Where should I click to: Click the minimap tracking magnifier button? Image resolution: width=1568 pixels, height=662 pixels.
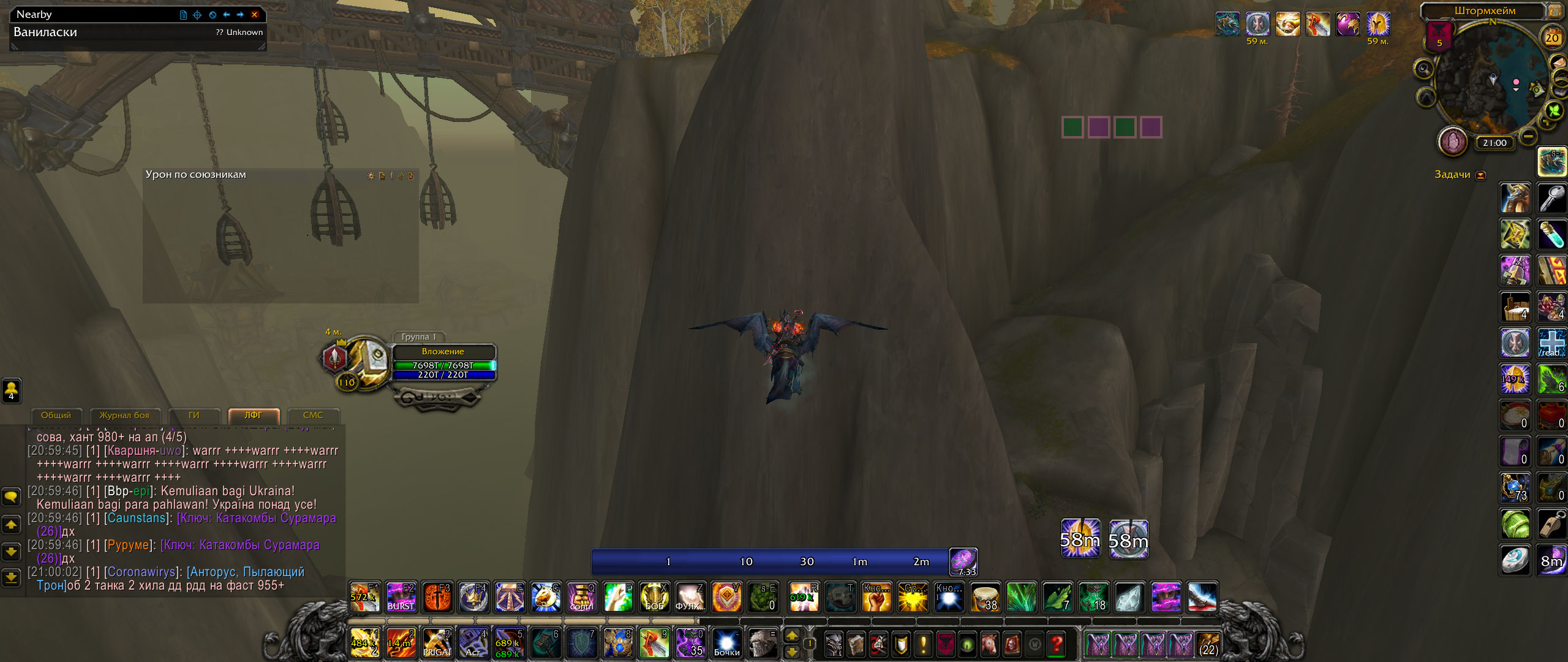(x=1424, y=69)
